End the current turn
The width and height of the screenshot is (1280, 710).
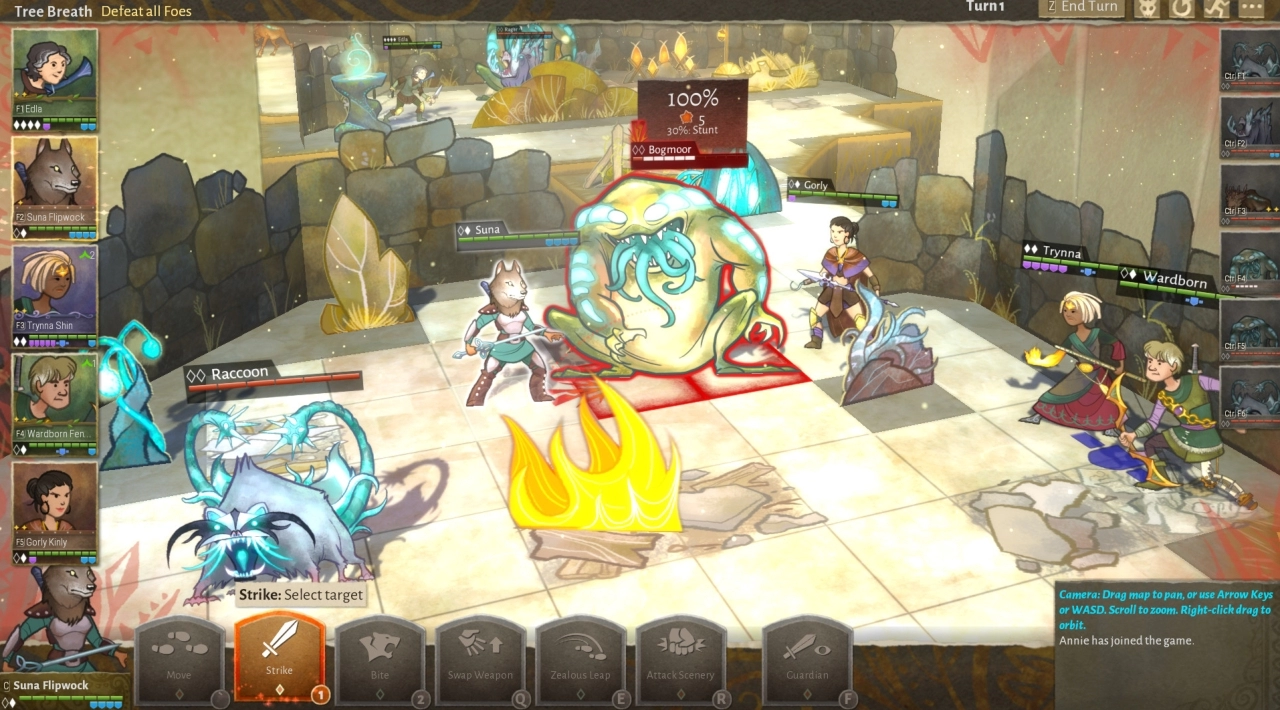pyautogui.click(x=1082, y=8)
